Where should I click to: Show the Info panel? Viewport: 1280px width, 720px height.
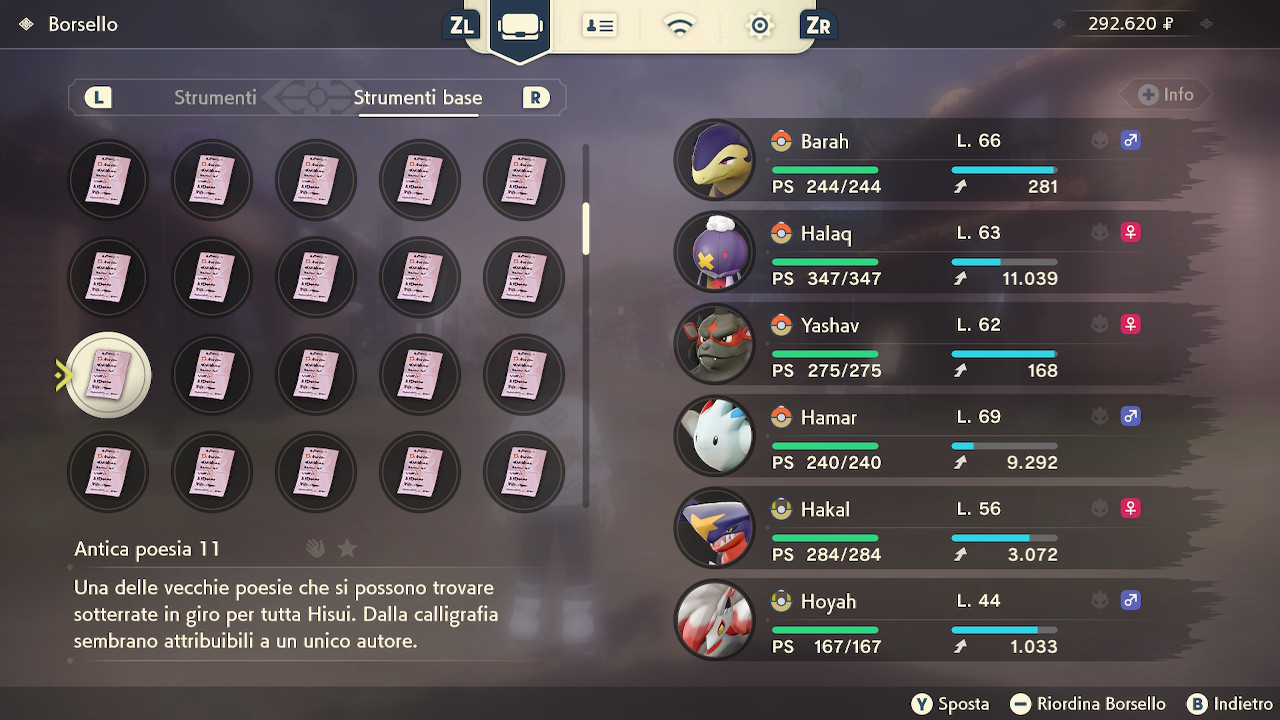[1166, 95]
